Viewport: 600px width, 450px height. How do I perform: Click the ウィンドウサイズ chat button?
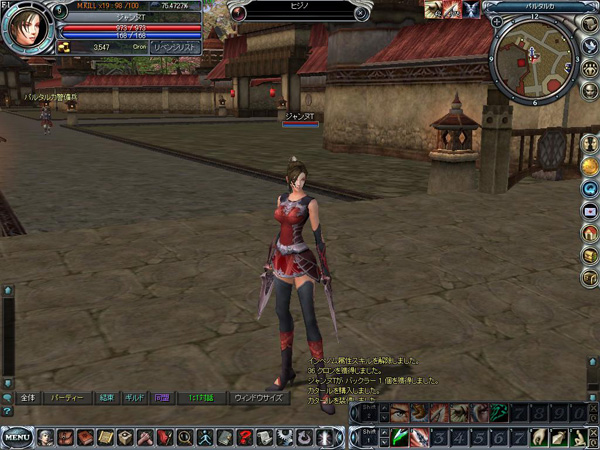tap(257, 397)
